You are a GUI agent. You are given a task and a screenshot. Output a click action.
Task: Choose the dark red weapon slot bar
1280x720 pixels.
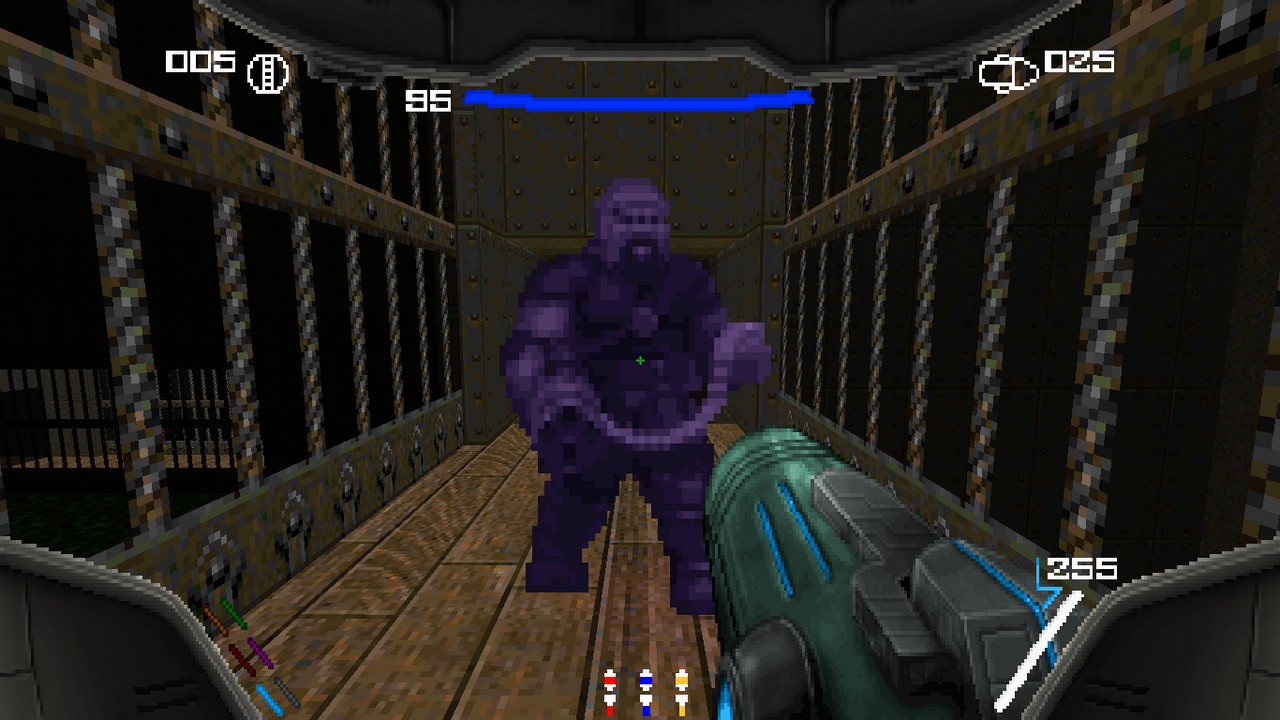(x=242, y=660)
